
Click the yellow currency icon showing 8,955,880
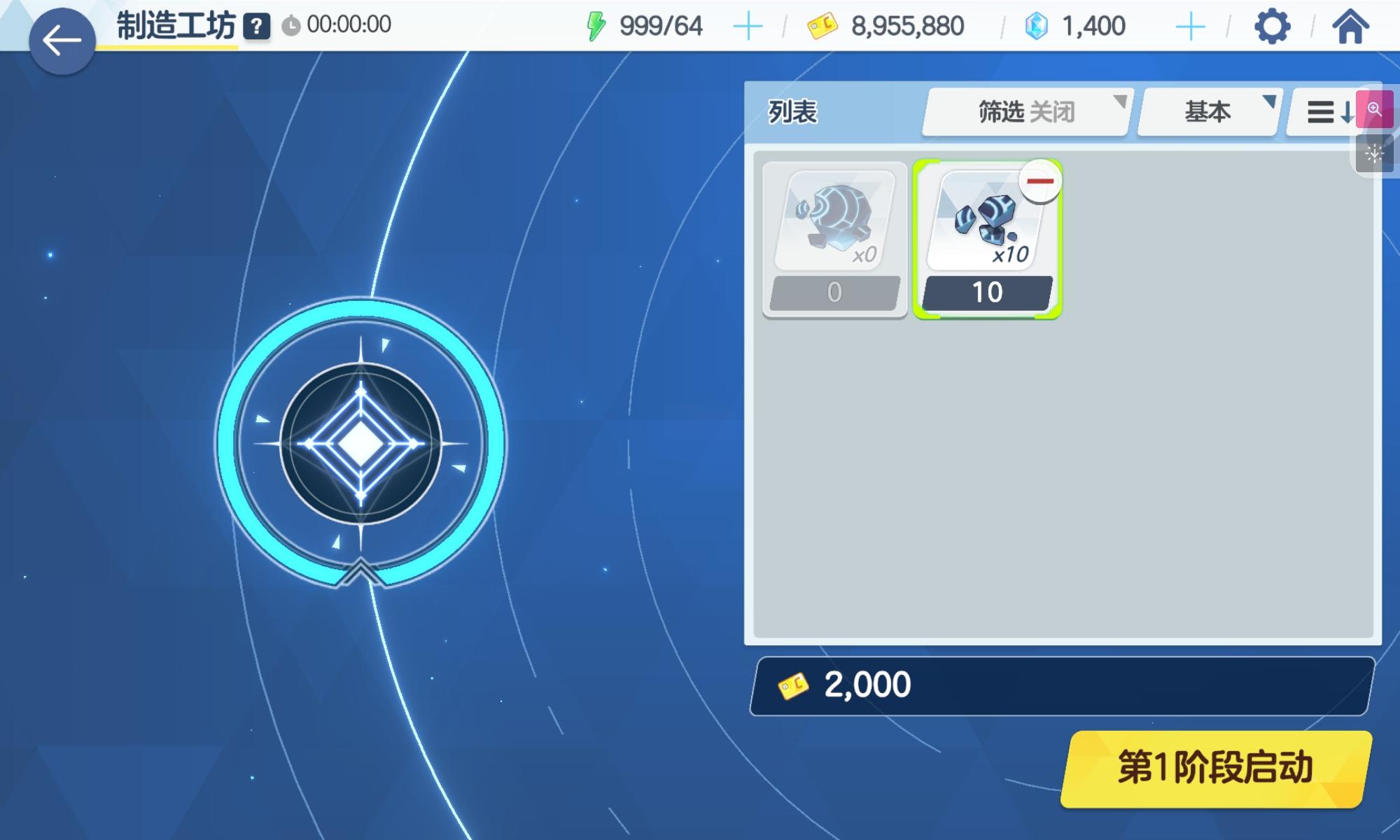(x=825, y=27)
